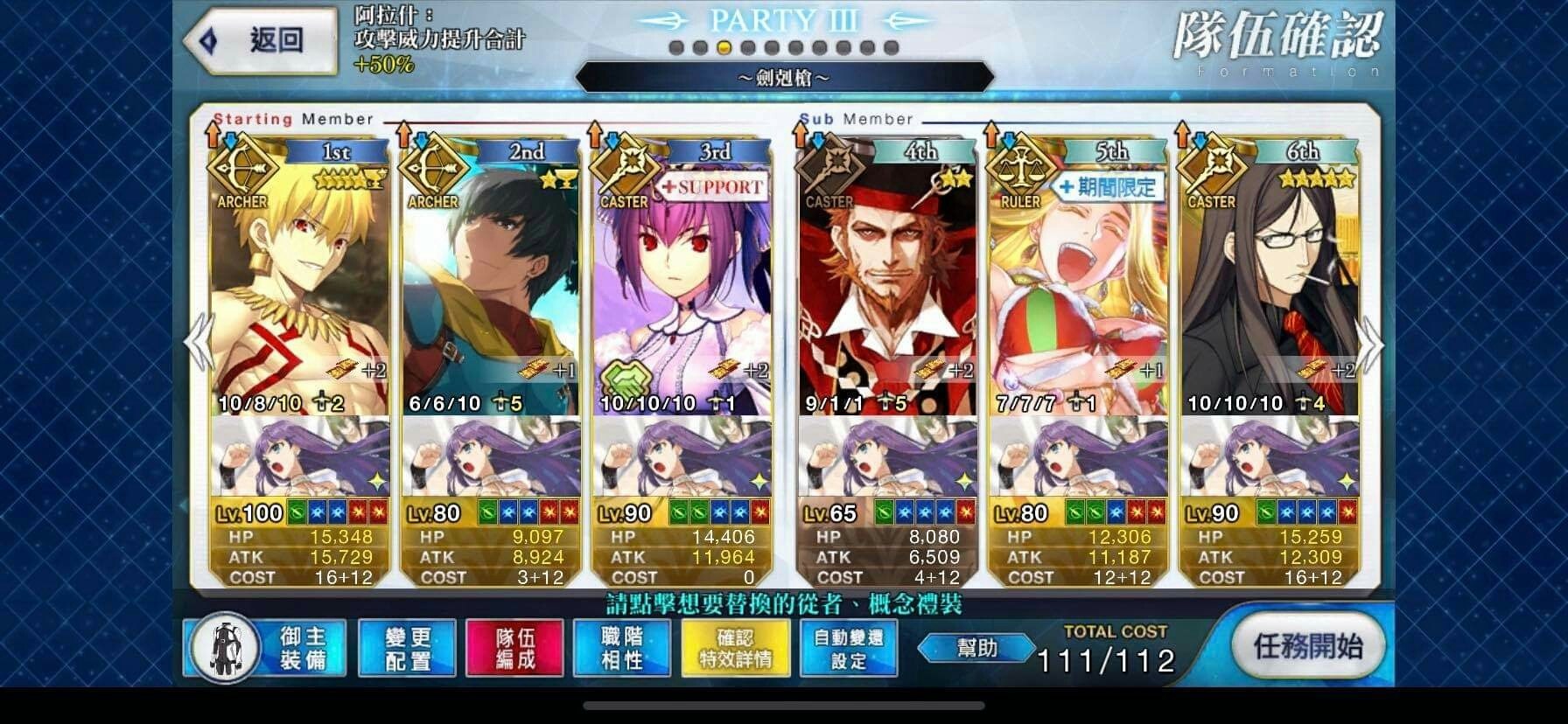The image size is (1568, 724).
Task: Toggle the up arrow on the 4th sub member
Action: coord(801,136)
